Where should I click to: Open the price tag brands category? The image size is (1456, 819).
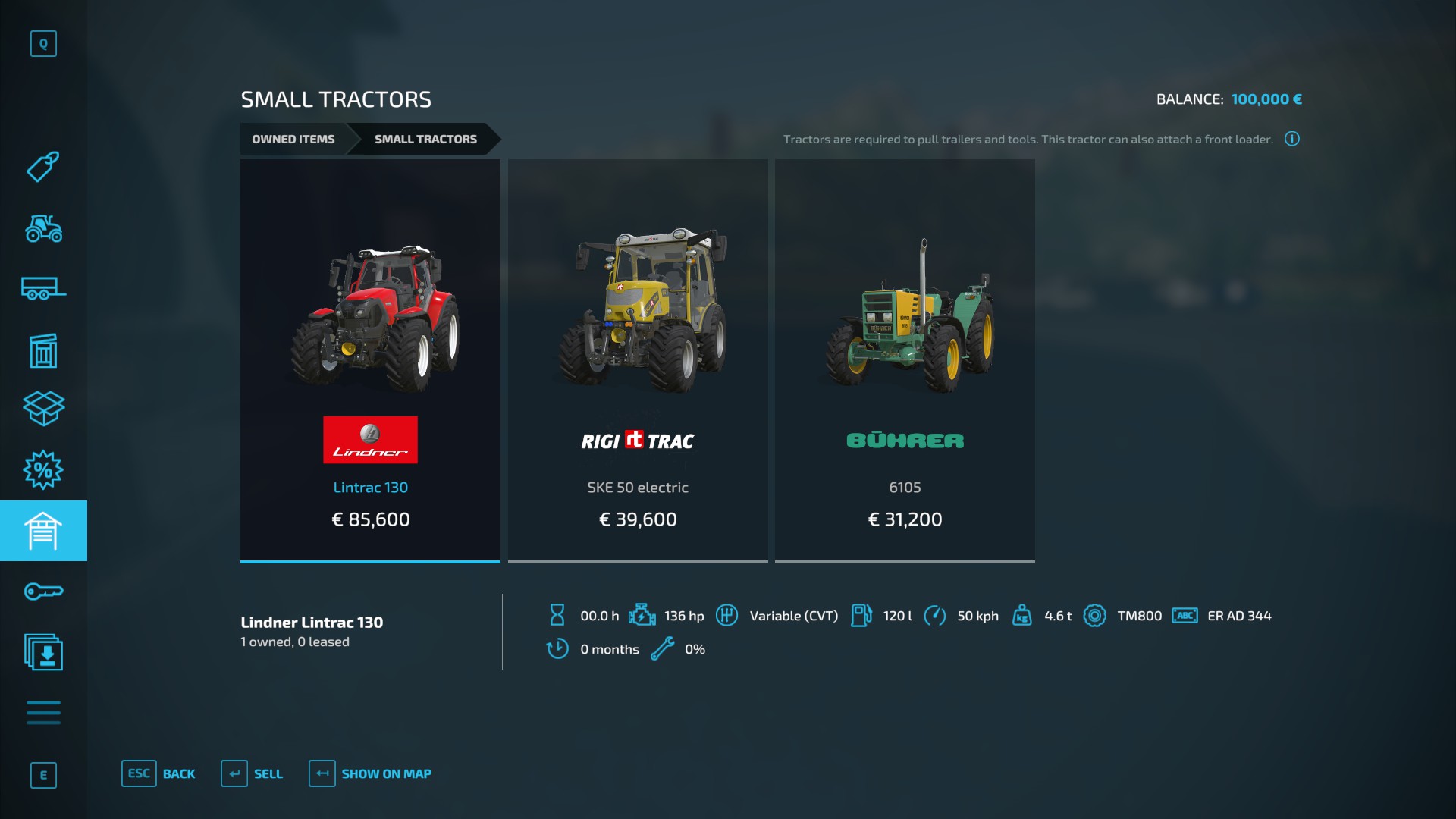click(x=43, y=167)
